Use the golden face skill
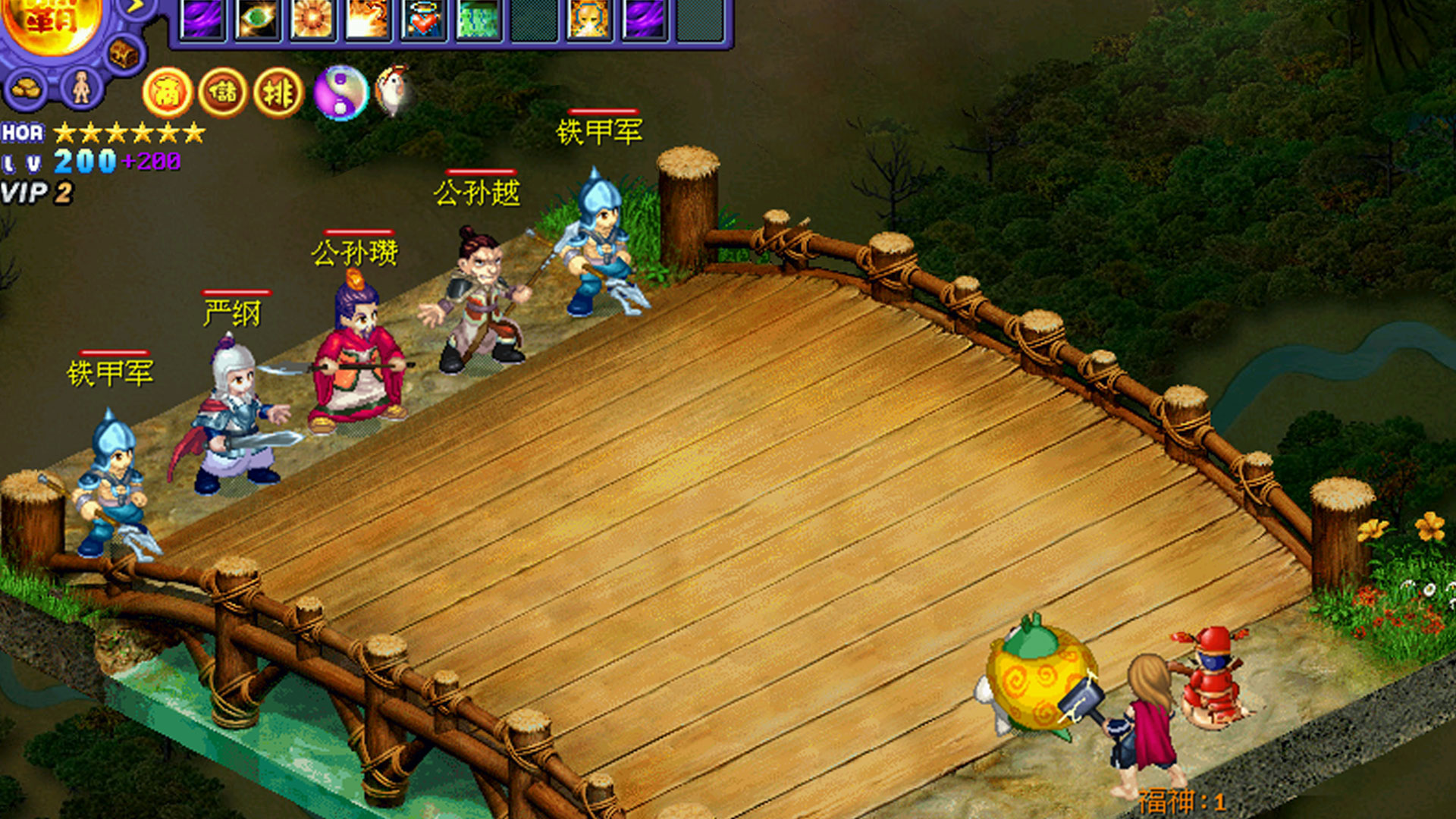The image size is (1456, 819). [x=589, y=19]
